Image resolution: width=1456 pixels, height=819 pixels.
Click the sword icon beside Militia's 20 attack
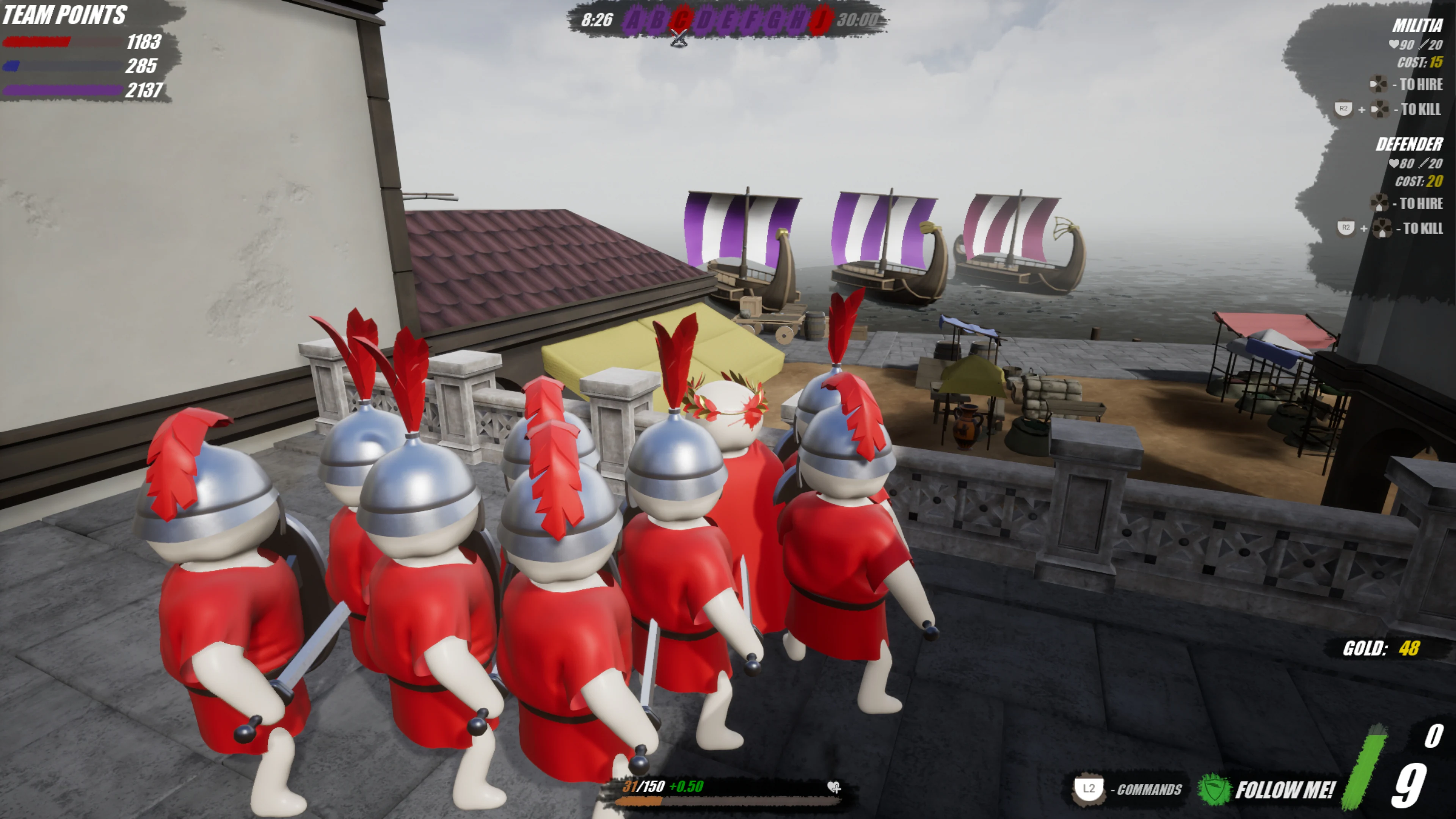pos(1422,45)
